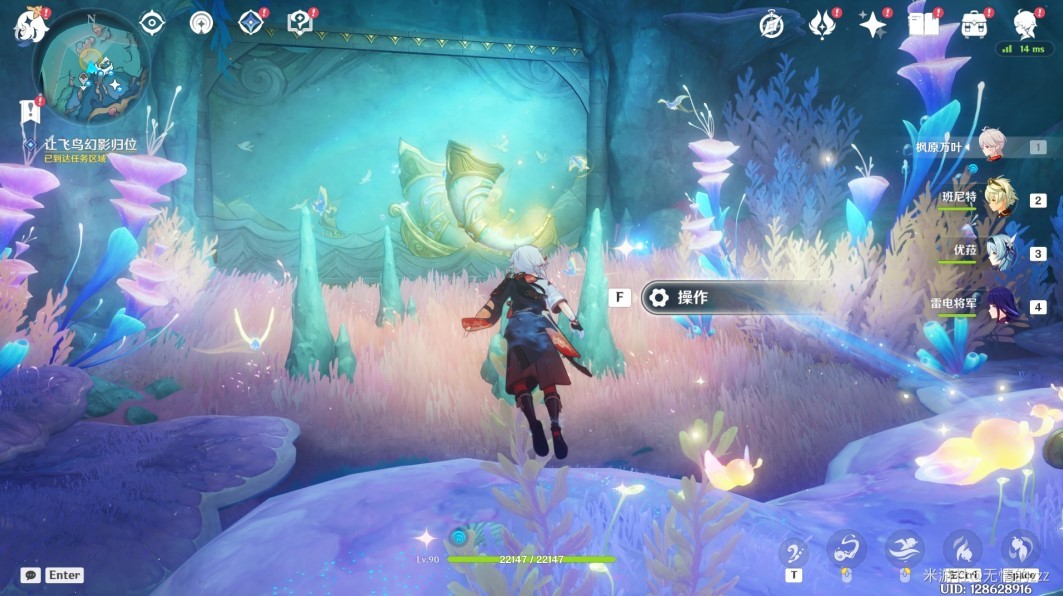Switch to party member 班尼特
The width and height of the screenshot is (1063, 596).
pos(998,198)
